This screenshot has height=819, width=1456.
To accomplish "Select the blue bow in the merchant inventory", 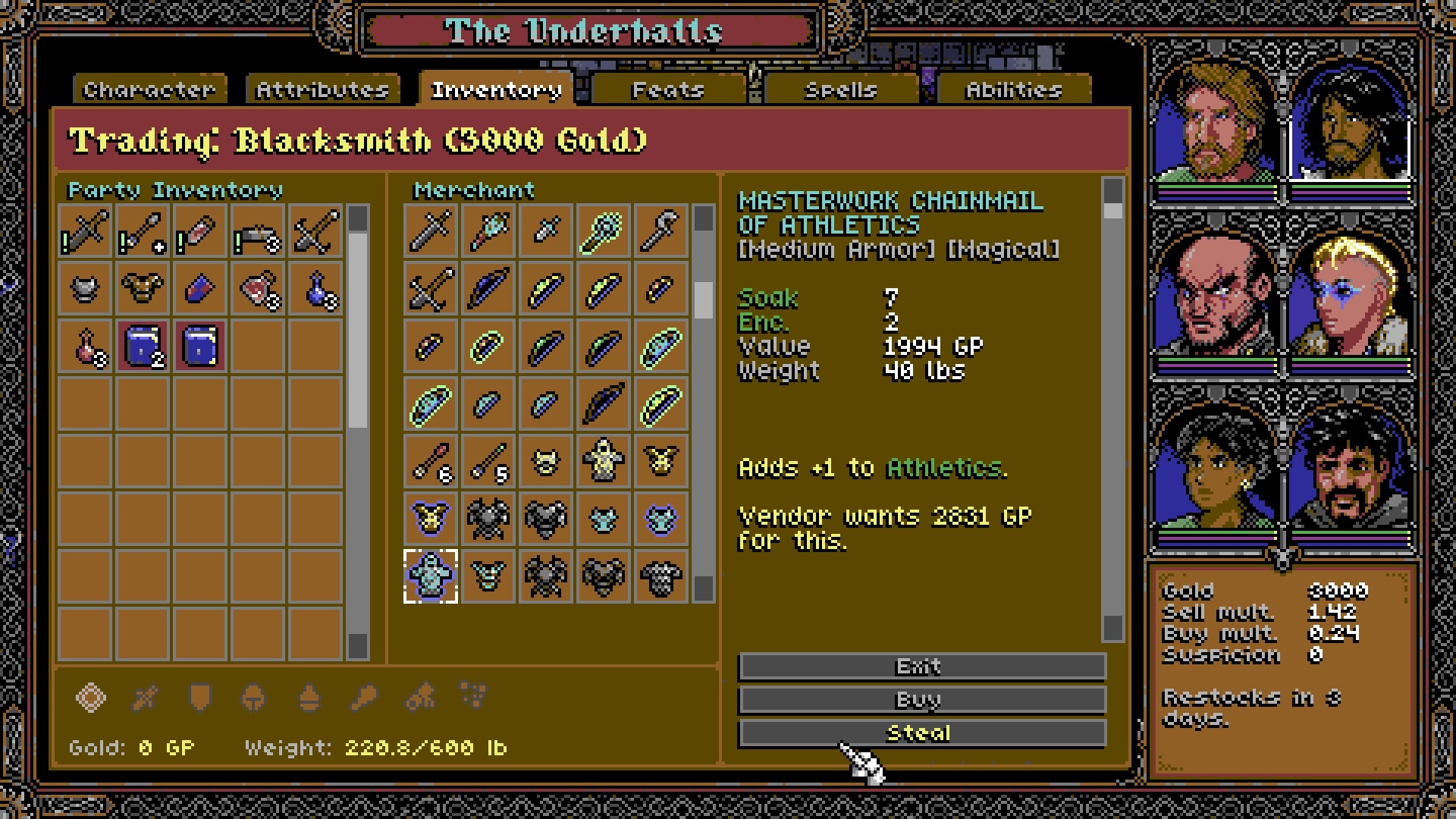I will coord(487,288).
